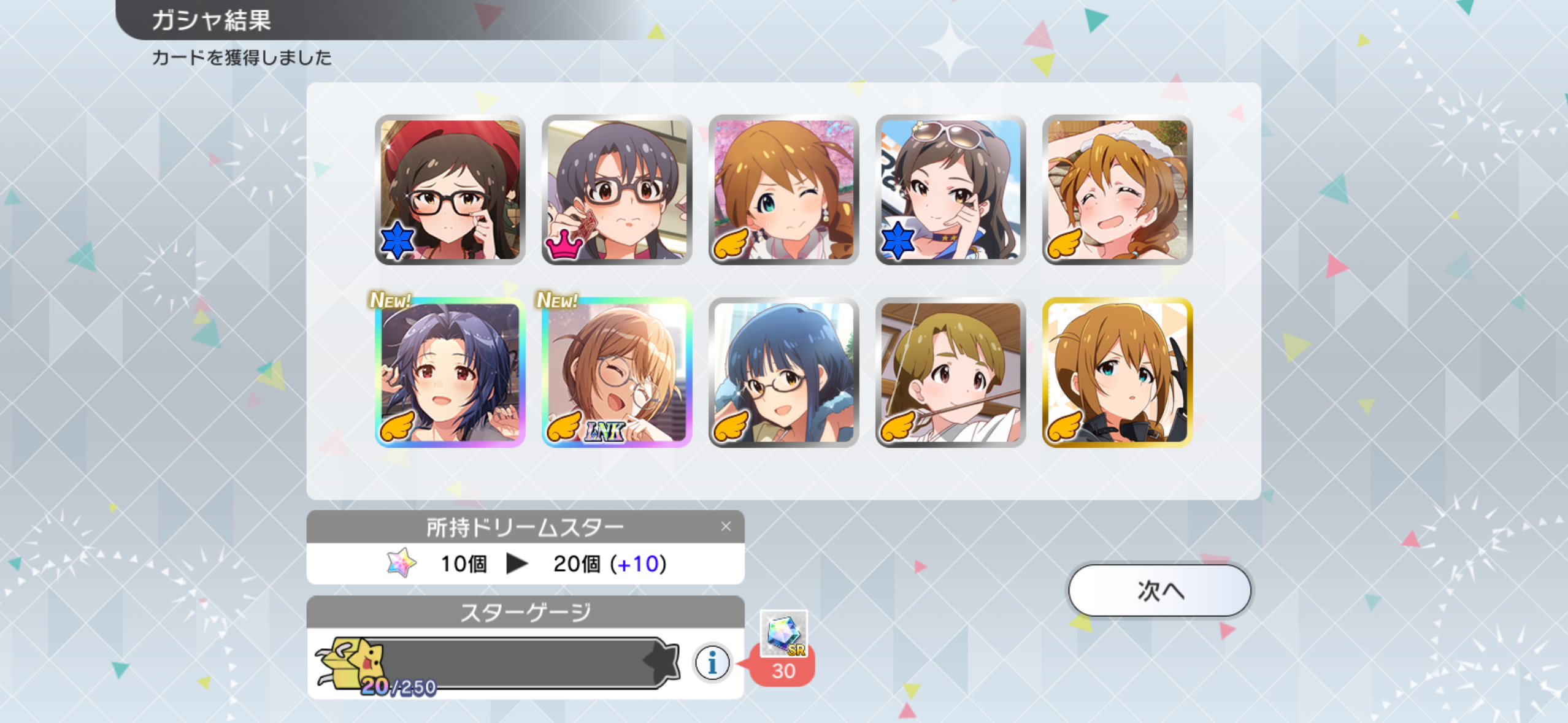
Task: Open the star gauge info icon
Action: [712, 662]
